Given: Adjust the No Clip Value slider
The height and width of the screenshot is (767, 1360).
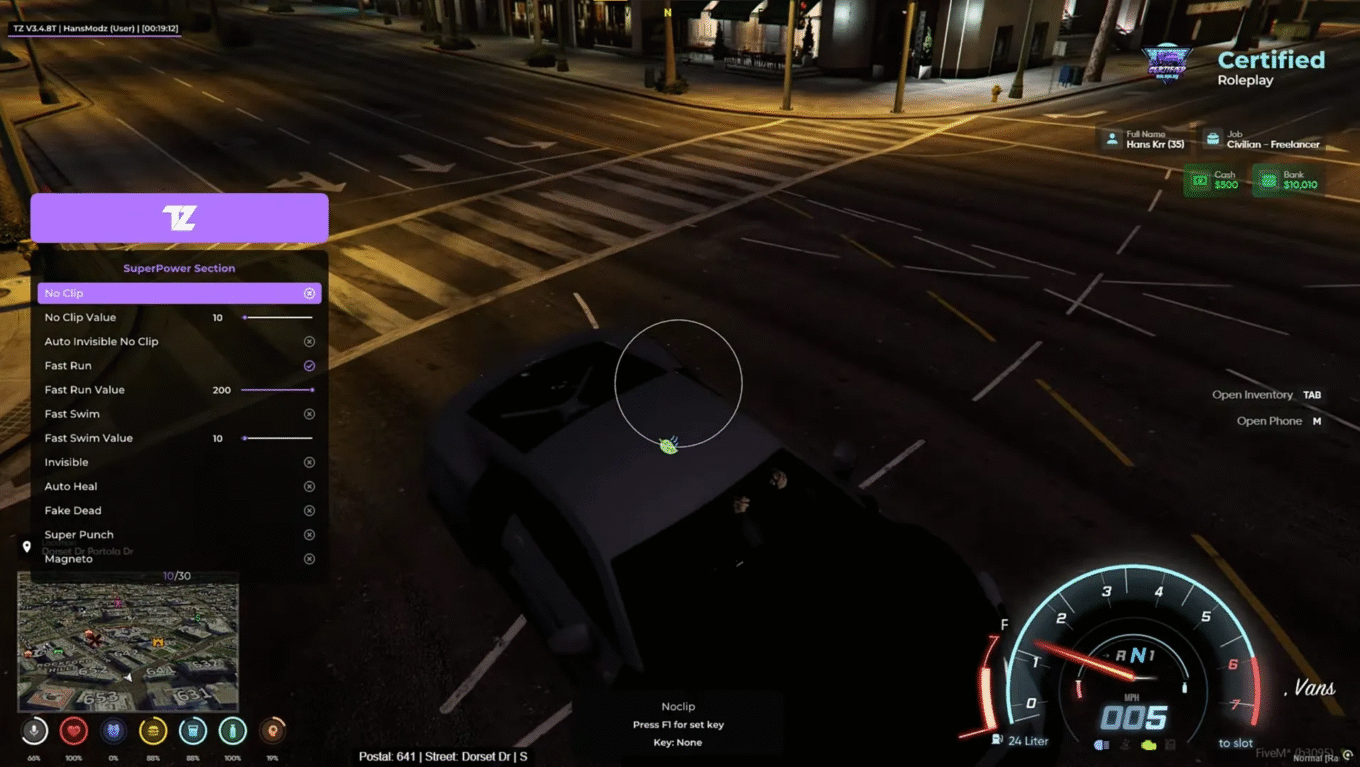Looking at the screenshot, I should click(277, 317).
